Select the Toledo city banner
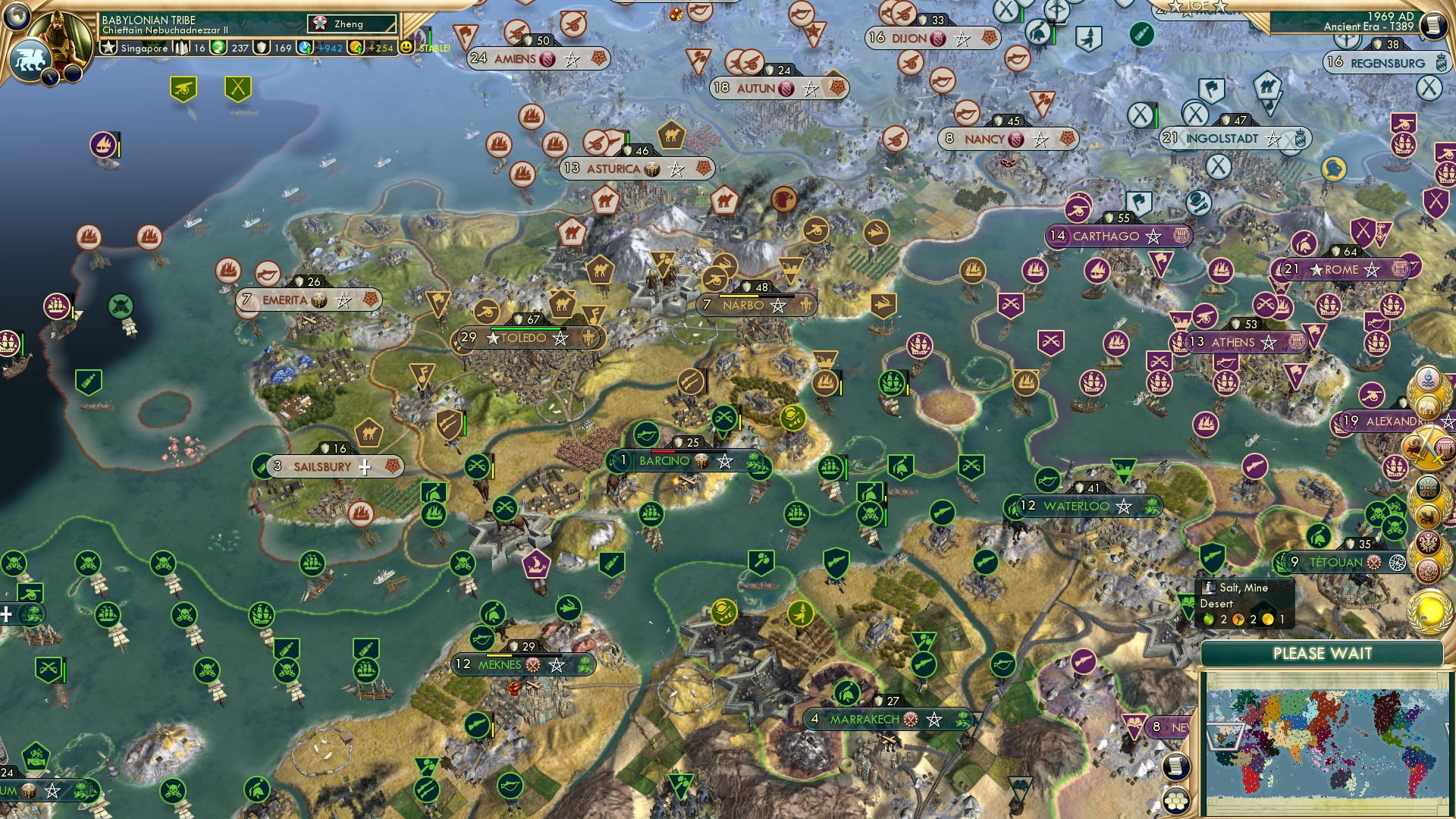Image resolution: width=1456 pixels, height=819 pixels. pyautogui.click(x=526, y=339)
